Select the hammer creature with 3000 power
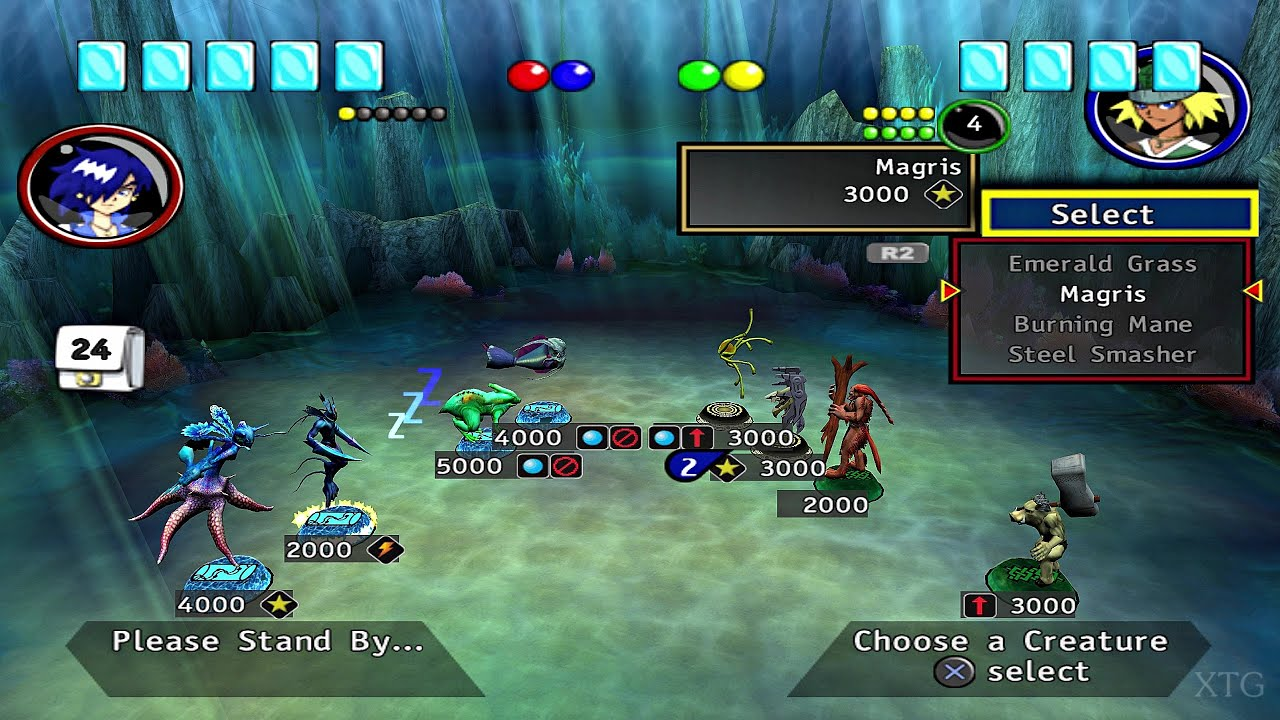The width and height of the screenshot is (1280, 720). click(1045, 525)
